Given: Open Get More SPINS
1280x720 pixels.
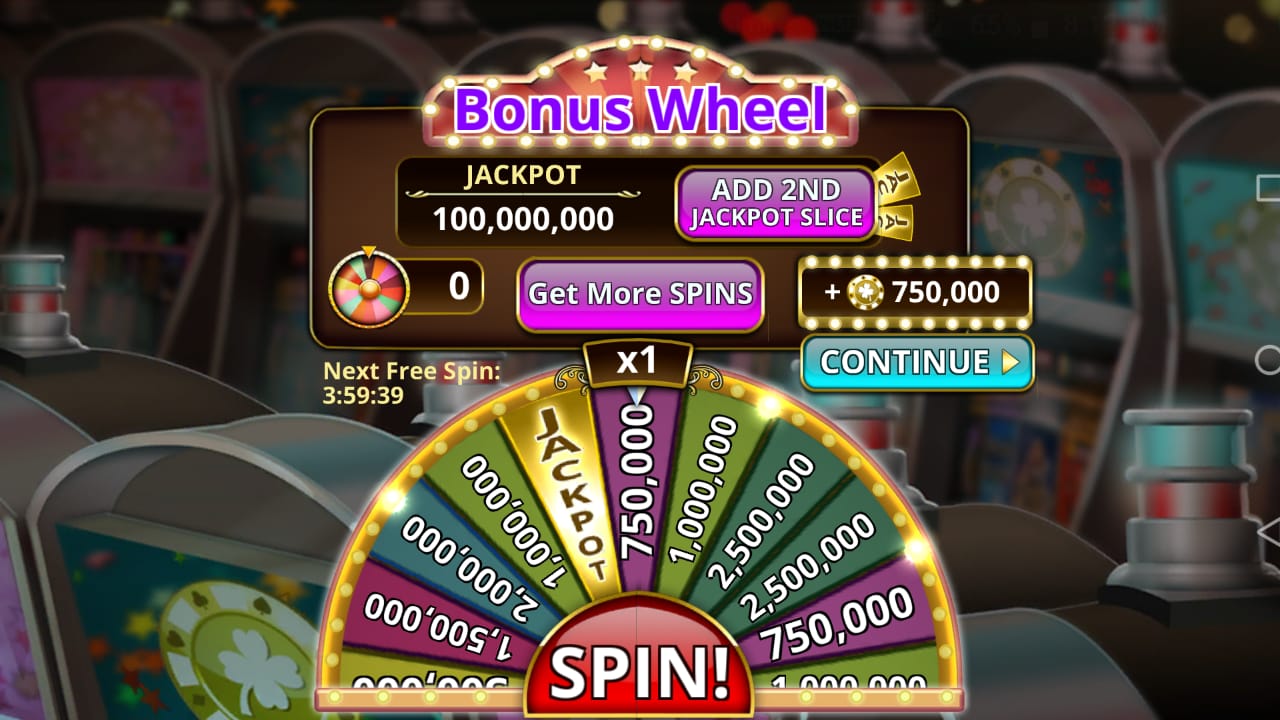Looking at the screenshot, I should 639,293.
